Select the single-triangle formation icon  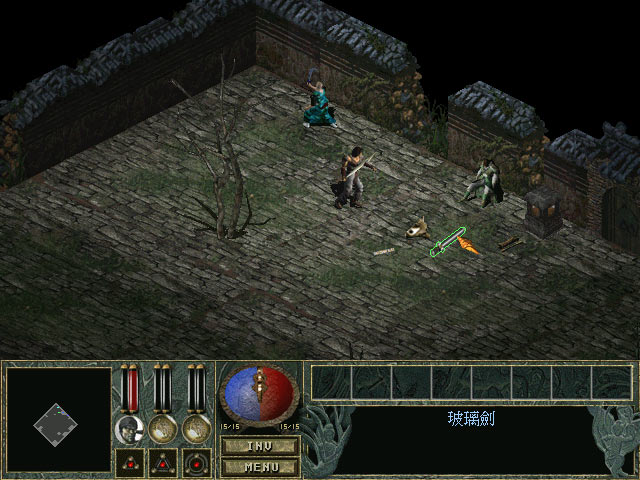pyautogui.click(x=129, y=462)
